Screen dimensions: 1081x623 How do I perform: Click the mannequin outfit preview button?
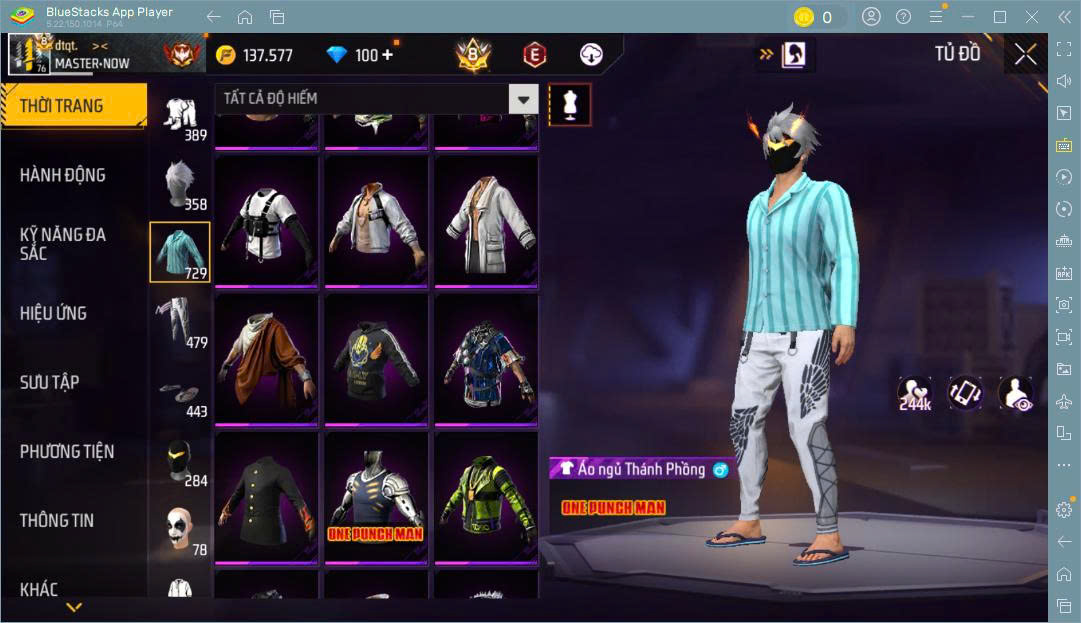(570, 104)
